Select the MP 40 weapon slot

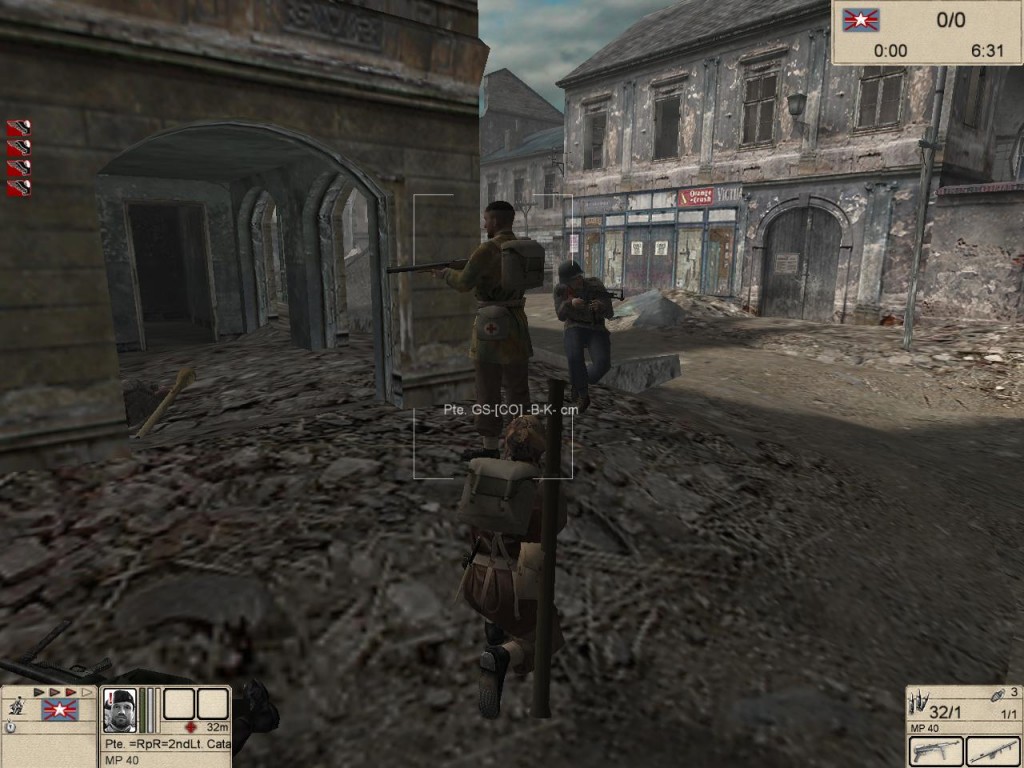[936, 750]
